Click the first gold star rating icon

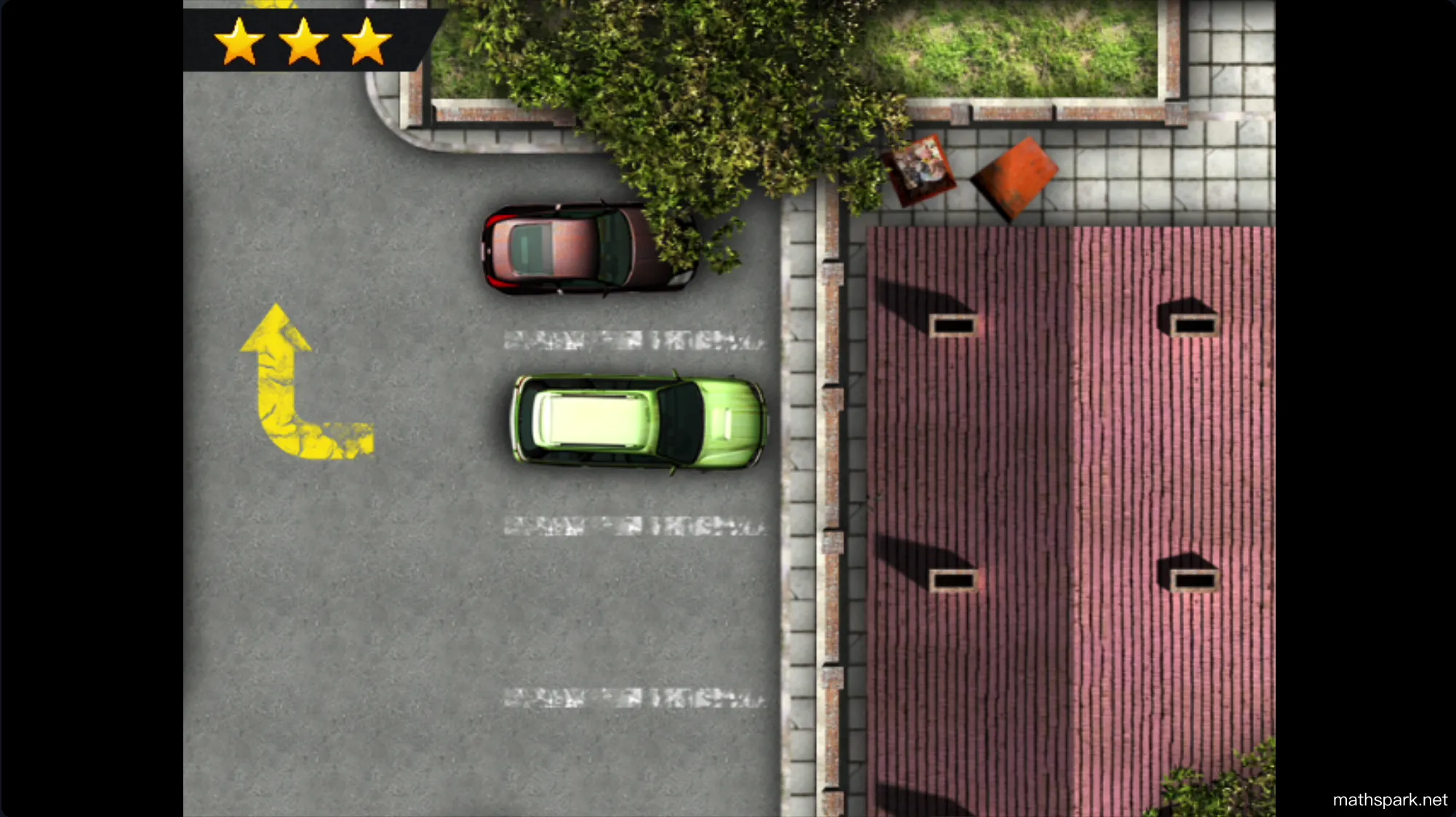coord(240,44)
